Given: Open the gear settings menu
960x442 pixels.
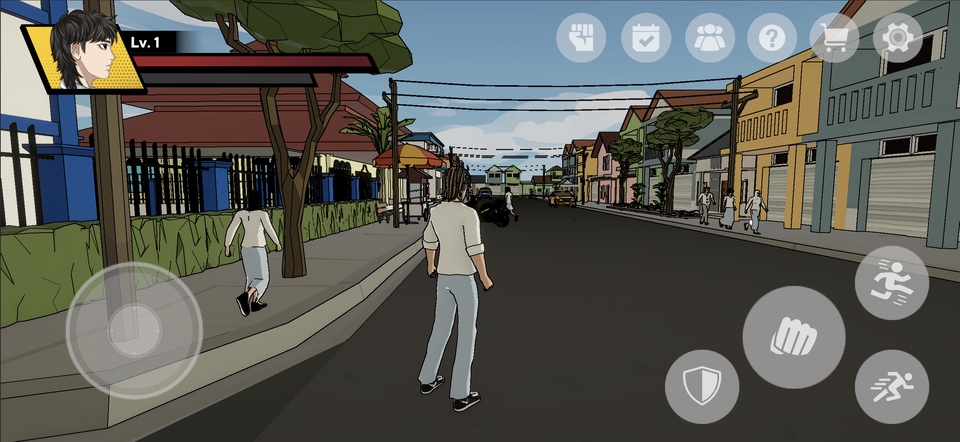Looking at the screenshot, I should (x=898, y=38).
